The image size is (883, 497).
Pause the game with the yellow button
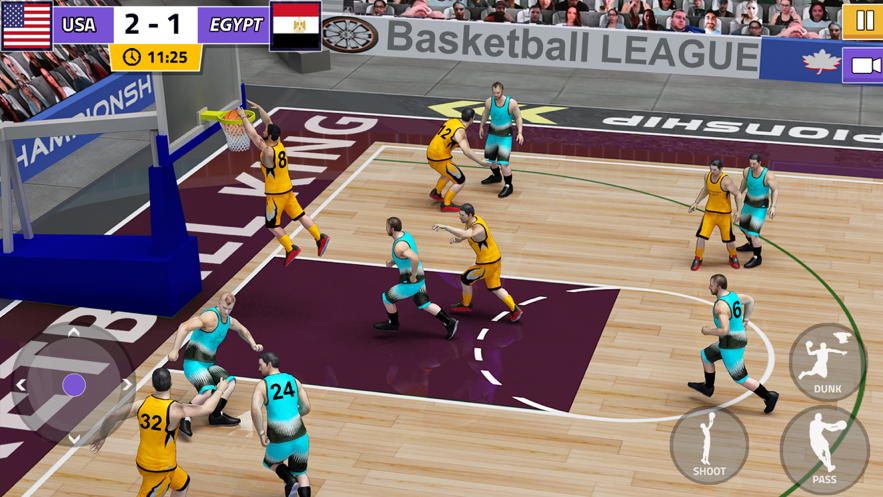pos(864,21)
